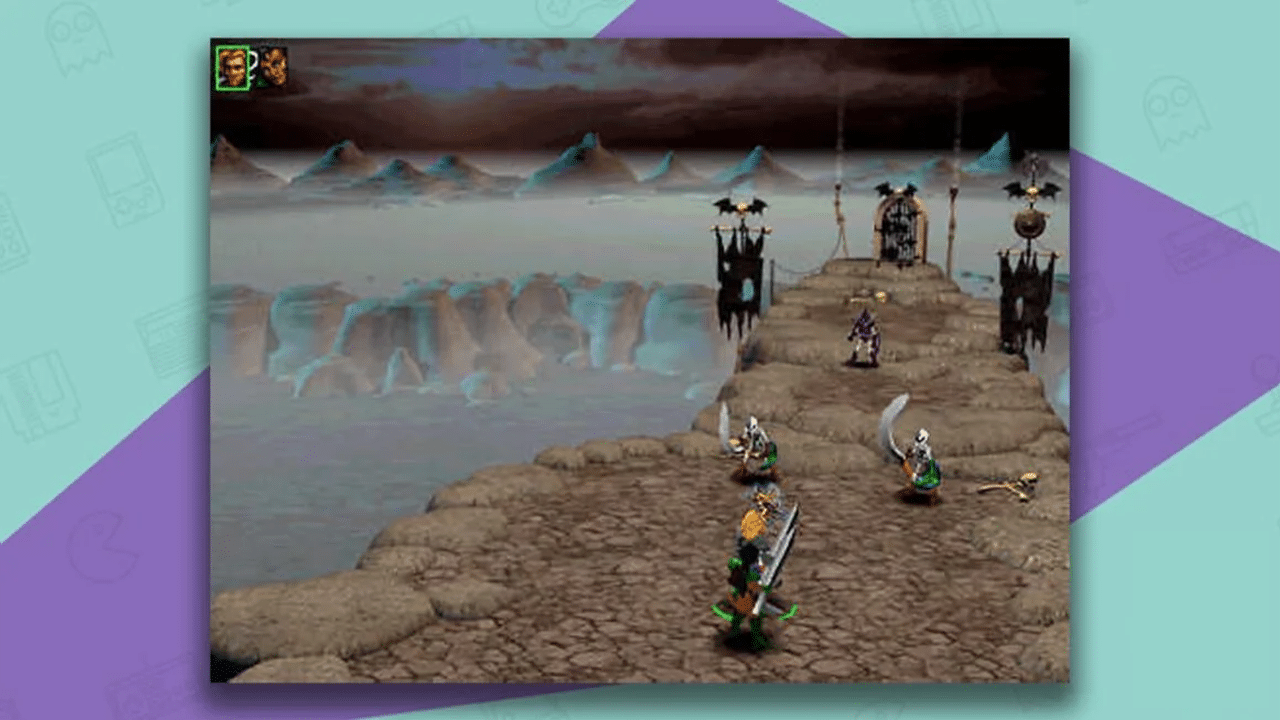Click the winged crest above the gate
Viewport: 1280px width, 720px height.
tap(897, 188)
